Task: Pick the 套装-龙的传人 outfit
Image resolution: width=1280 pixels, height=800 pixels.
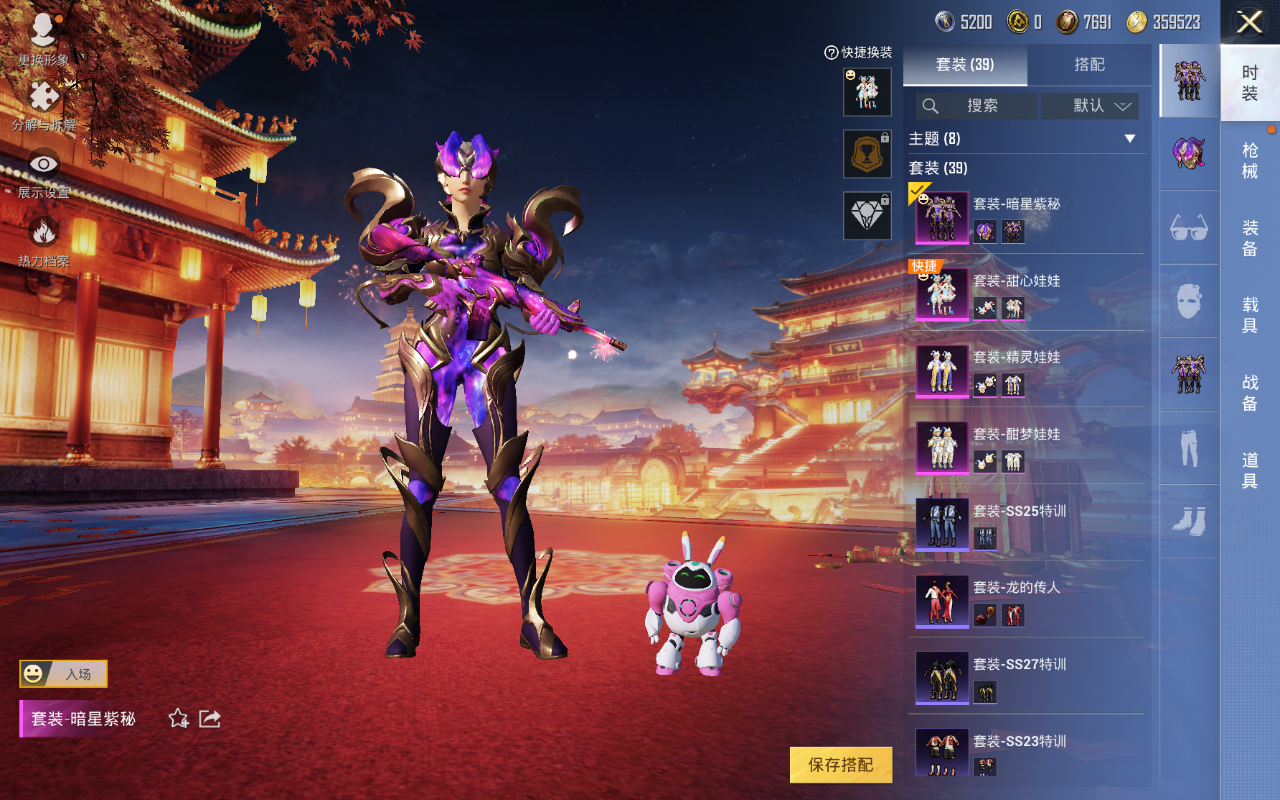Action: pyautogui.click(x=1025, y=600)
